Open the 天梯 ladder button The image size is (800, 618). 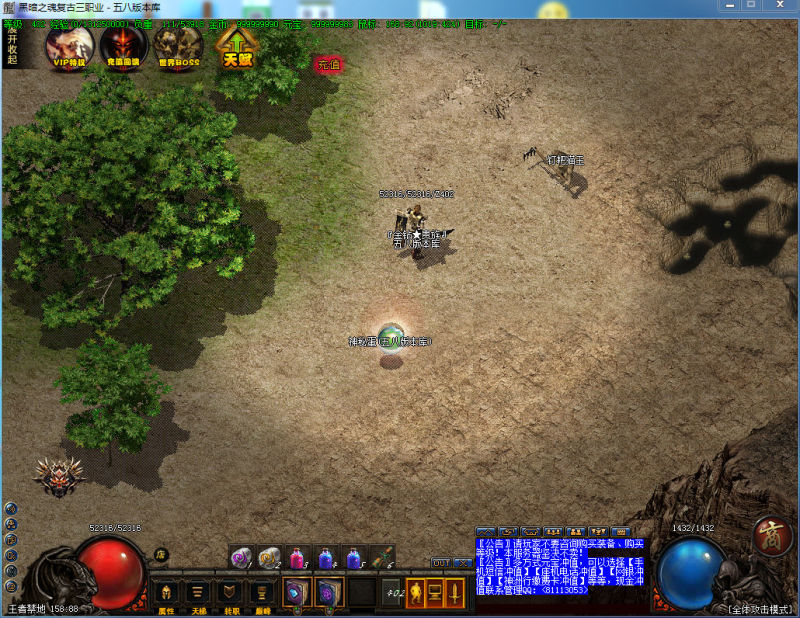tap(198, 593)
